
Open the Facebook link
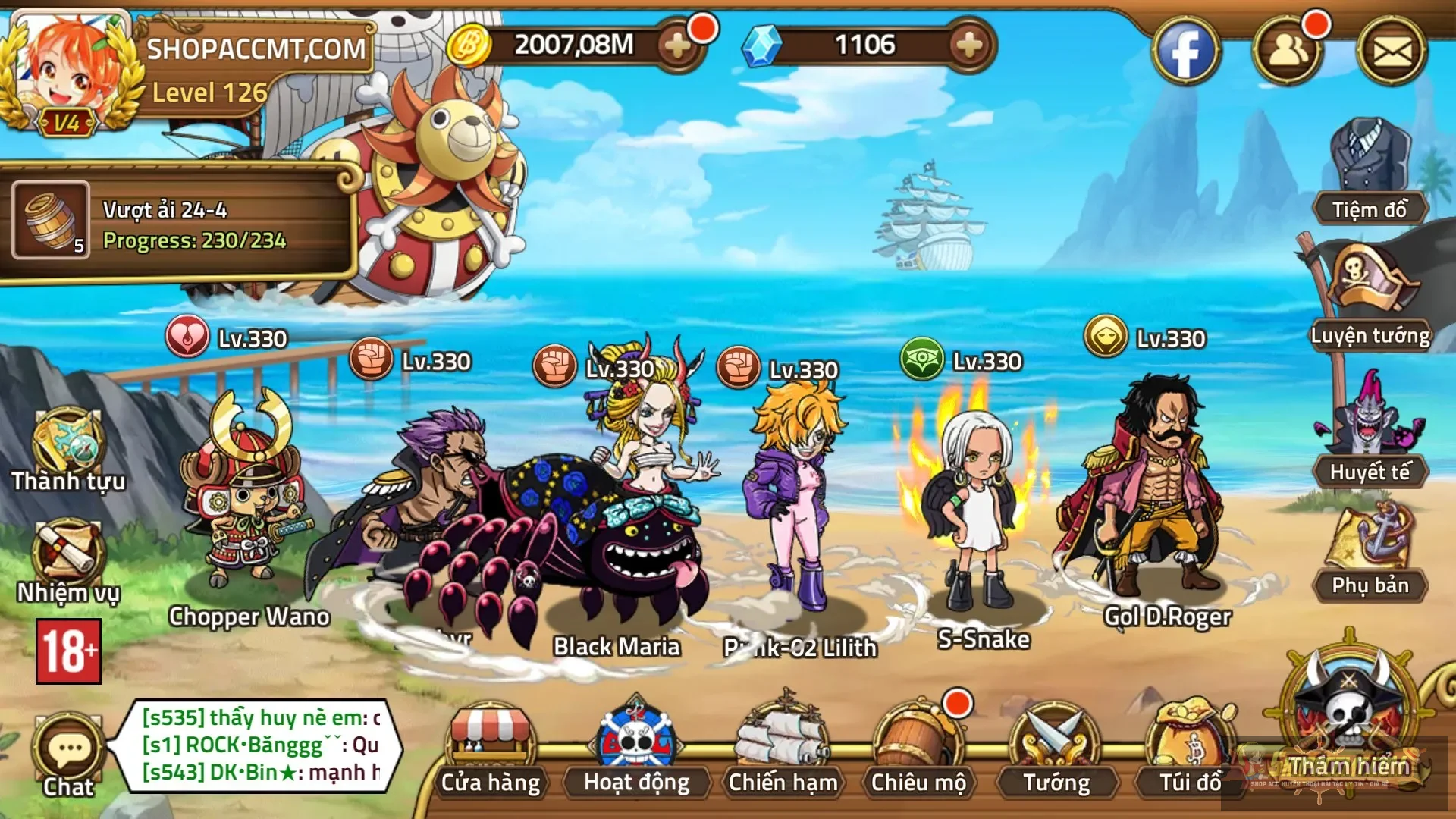coord(1185,52)
